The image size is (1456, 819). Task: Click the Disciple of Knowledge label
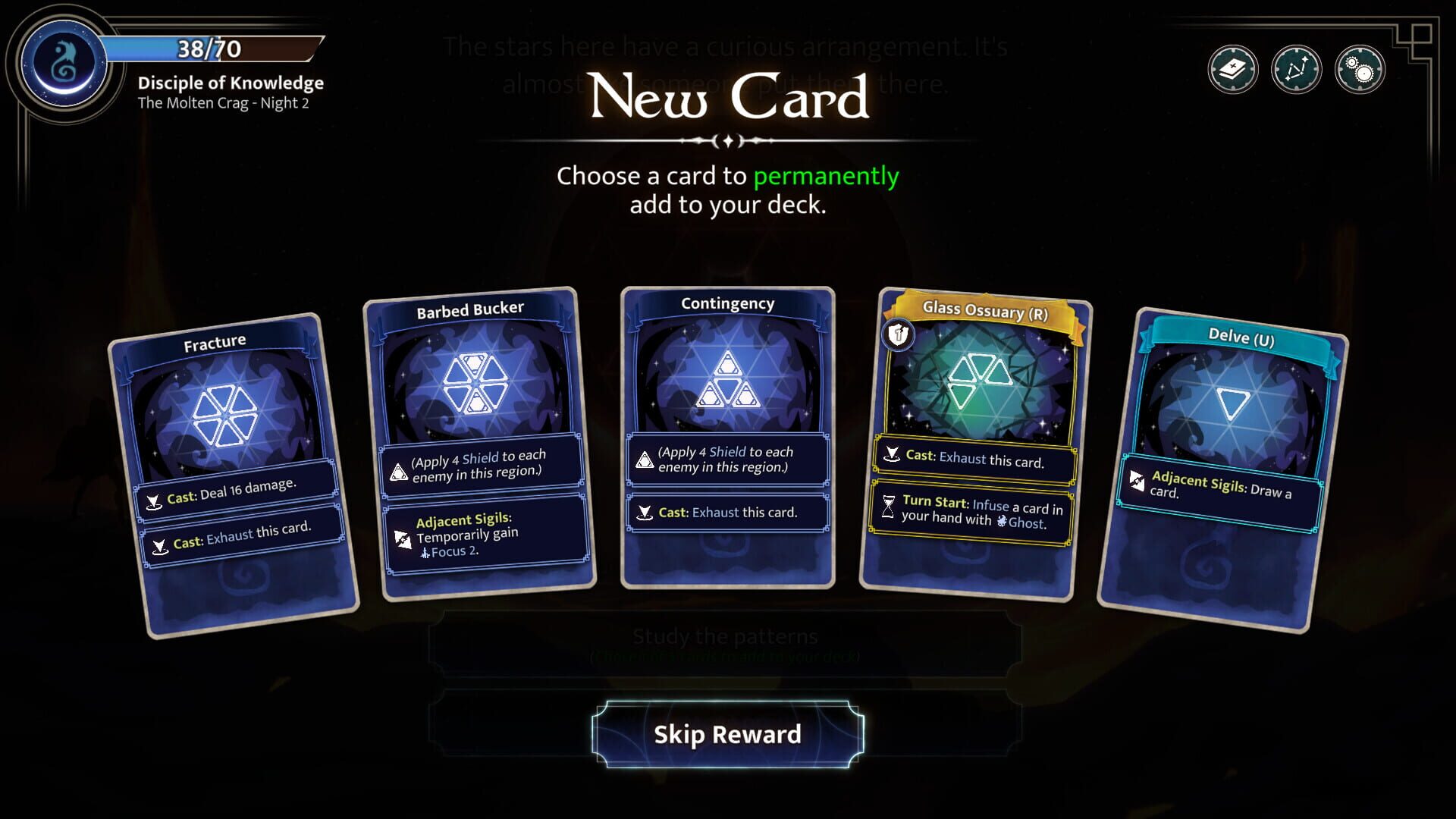click(231, 83)
